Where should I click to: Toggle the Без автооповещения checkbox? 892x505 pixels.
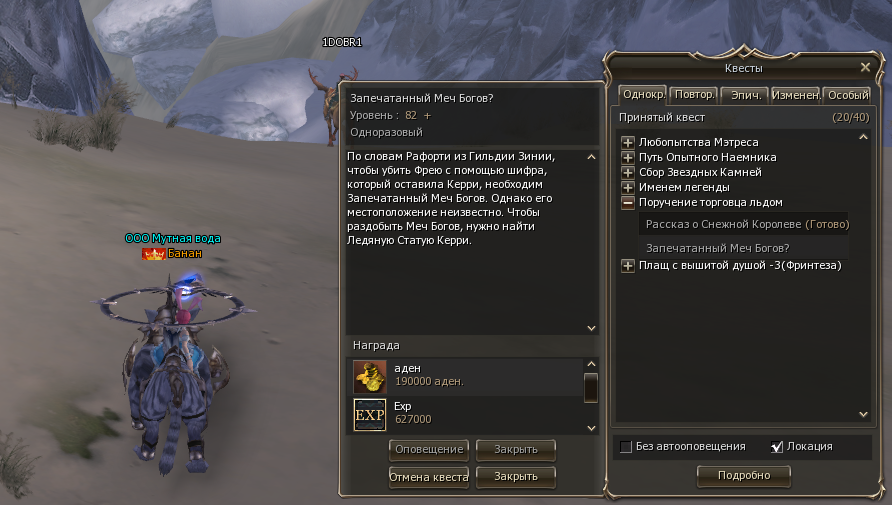626,447
